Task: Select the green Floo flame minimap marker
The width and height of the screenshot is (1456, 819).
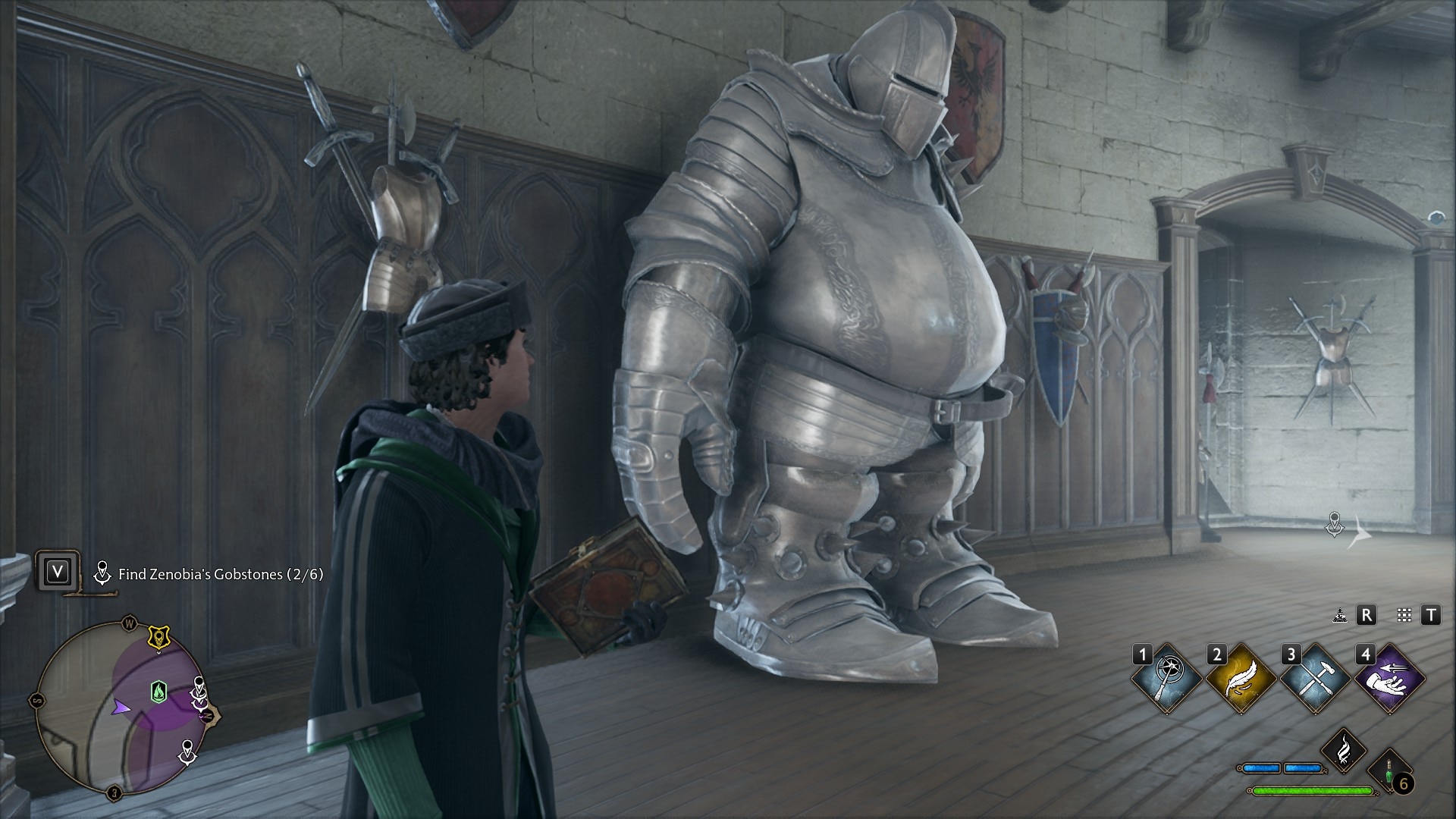Action: [158, 691]
